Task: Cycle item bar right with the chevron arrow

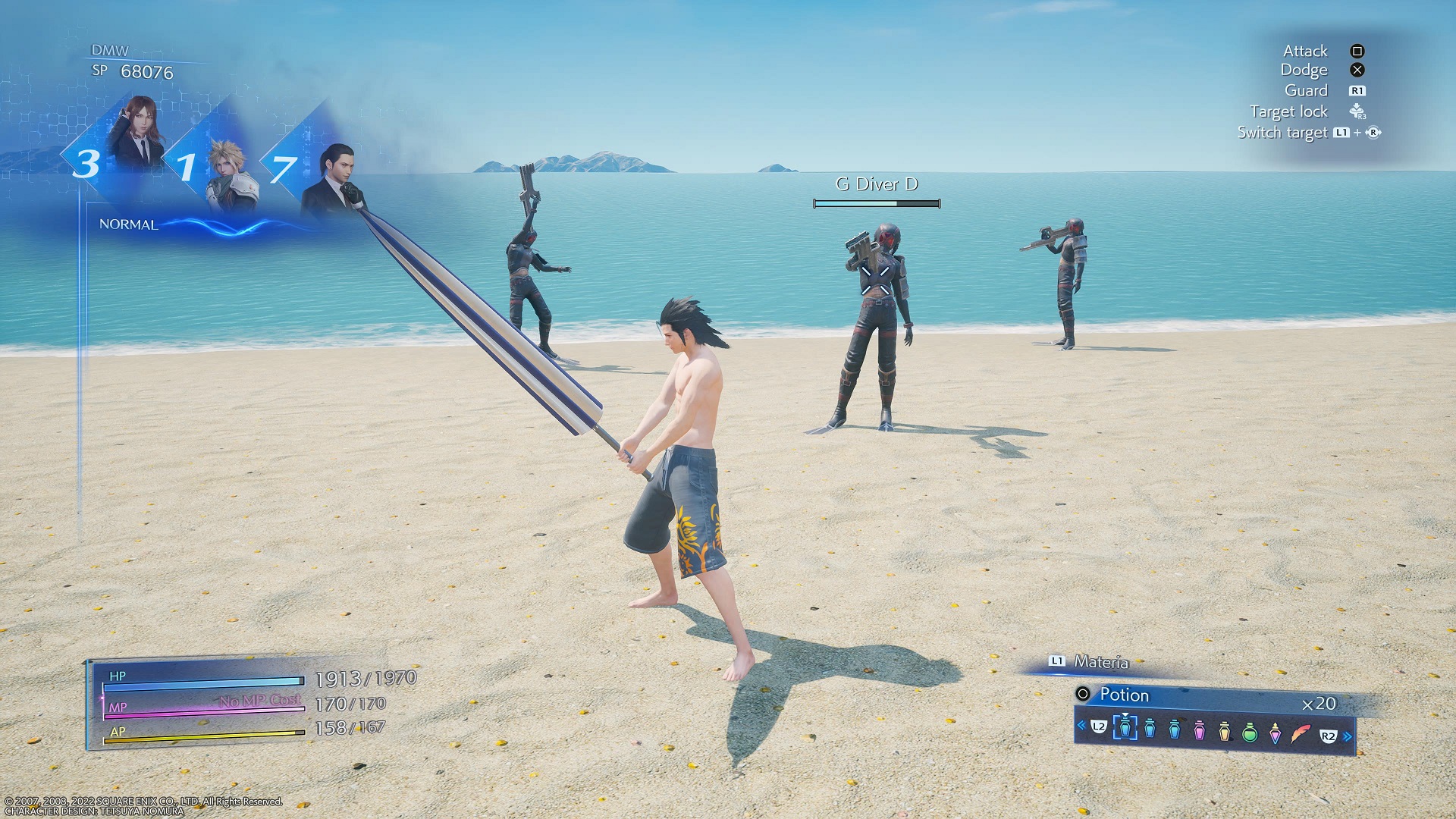Action: [x=1348, y=736]
